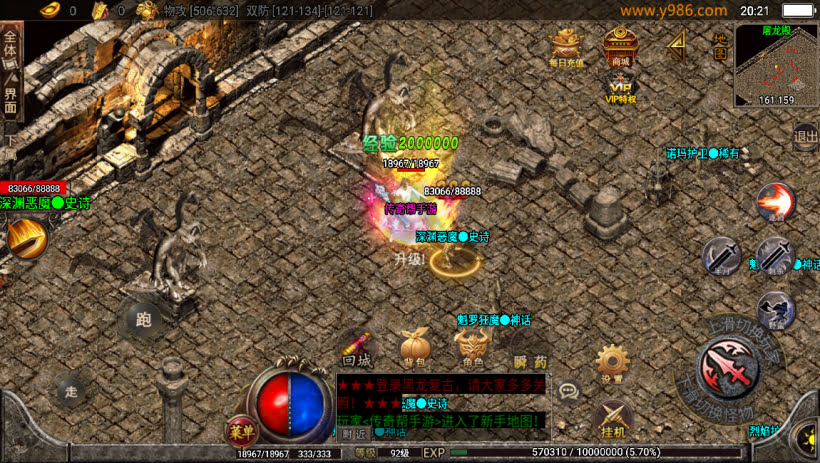Open 设置 settings gear
Screen dimensions: 820x463
pos(612,363)
